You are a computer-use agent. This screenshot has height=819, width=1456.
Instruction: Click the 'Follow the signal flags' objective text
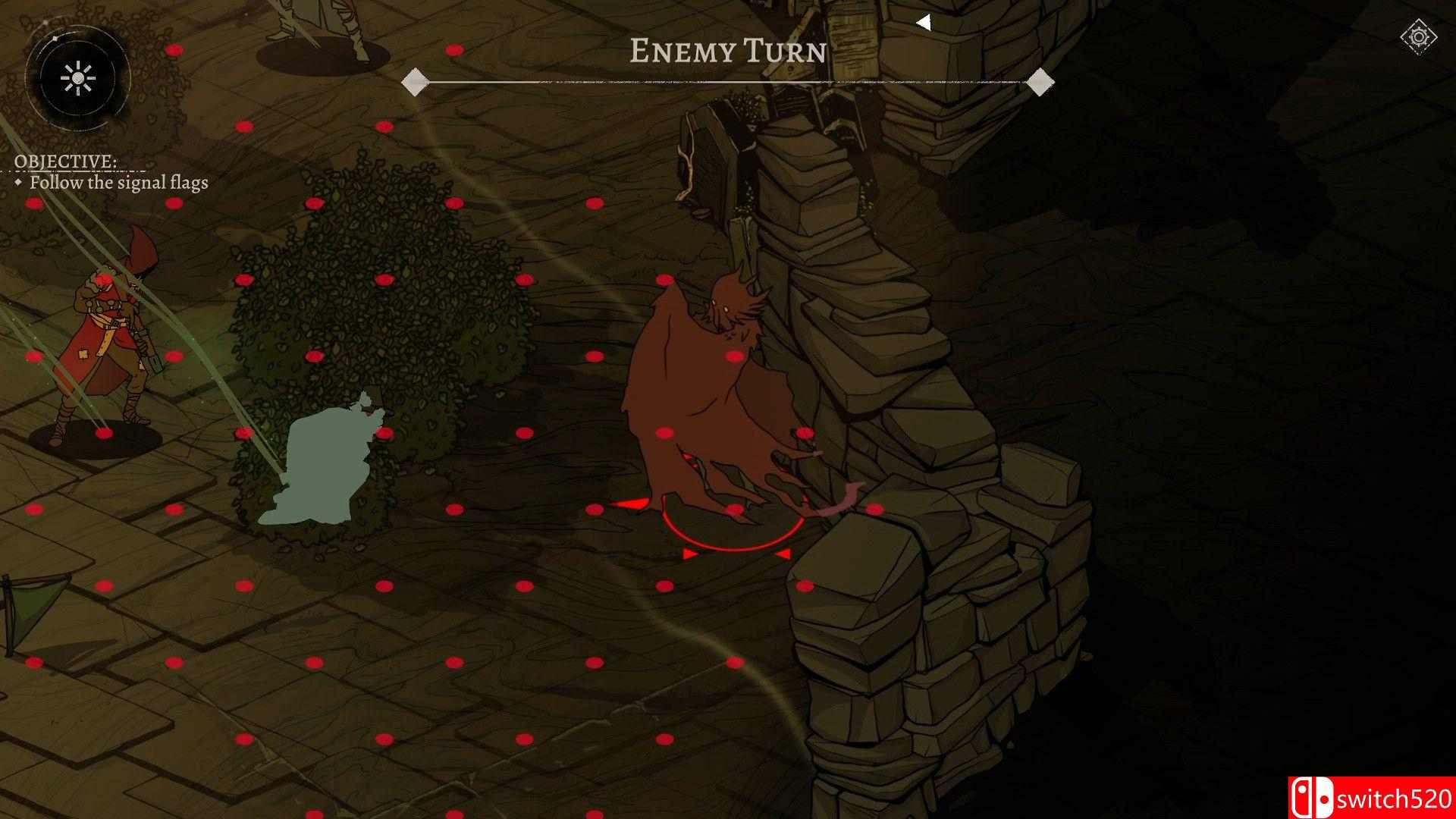120,183
